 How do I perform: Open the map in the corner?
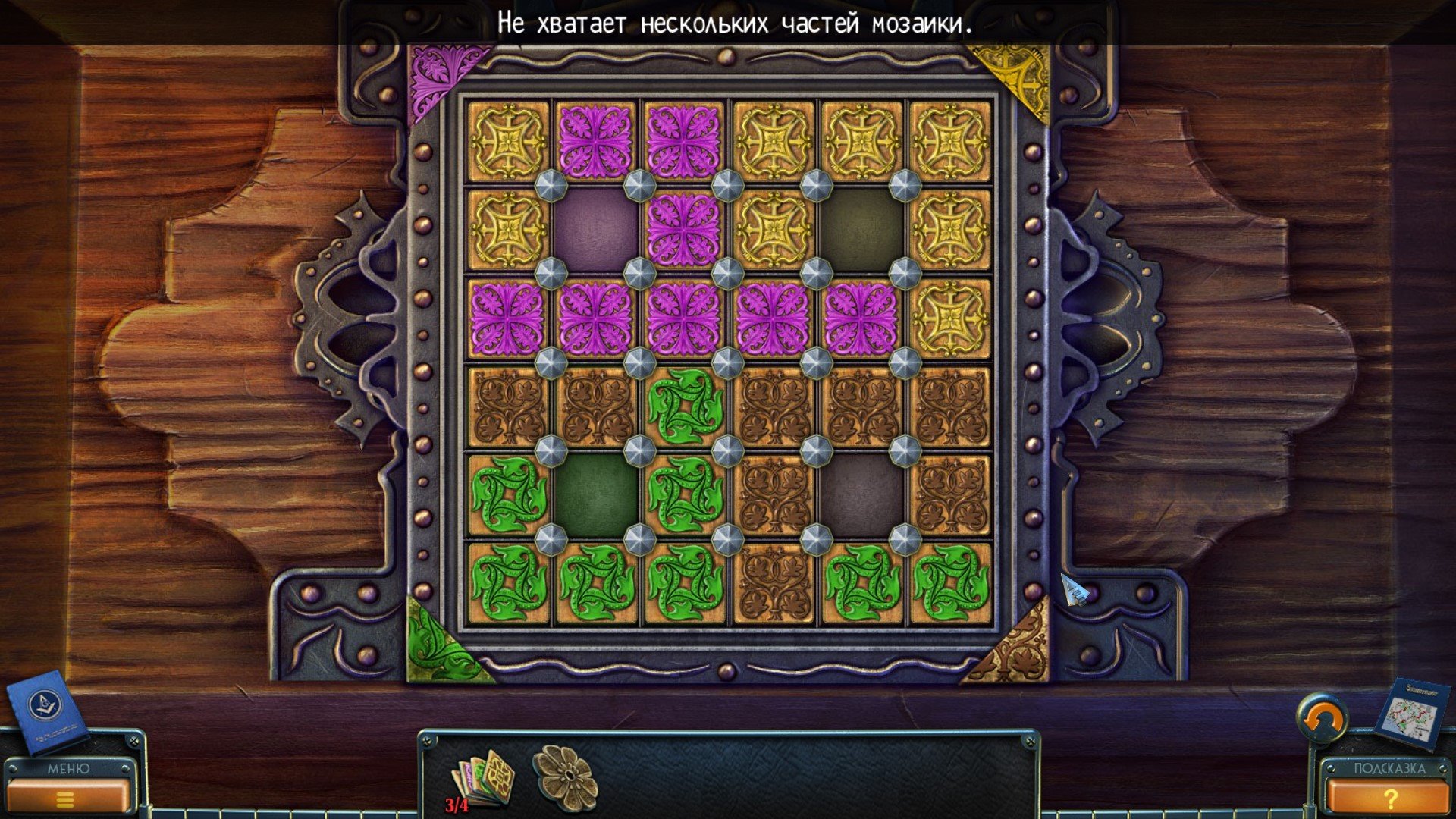1409,714
